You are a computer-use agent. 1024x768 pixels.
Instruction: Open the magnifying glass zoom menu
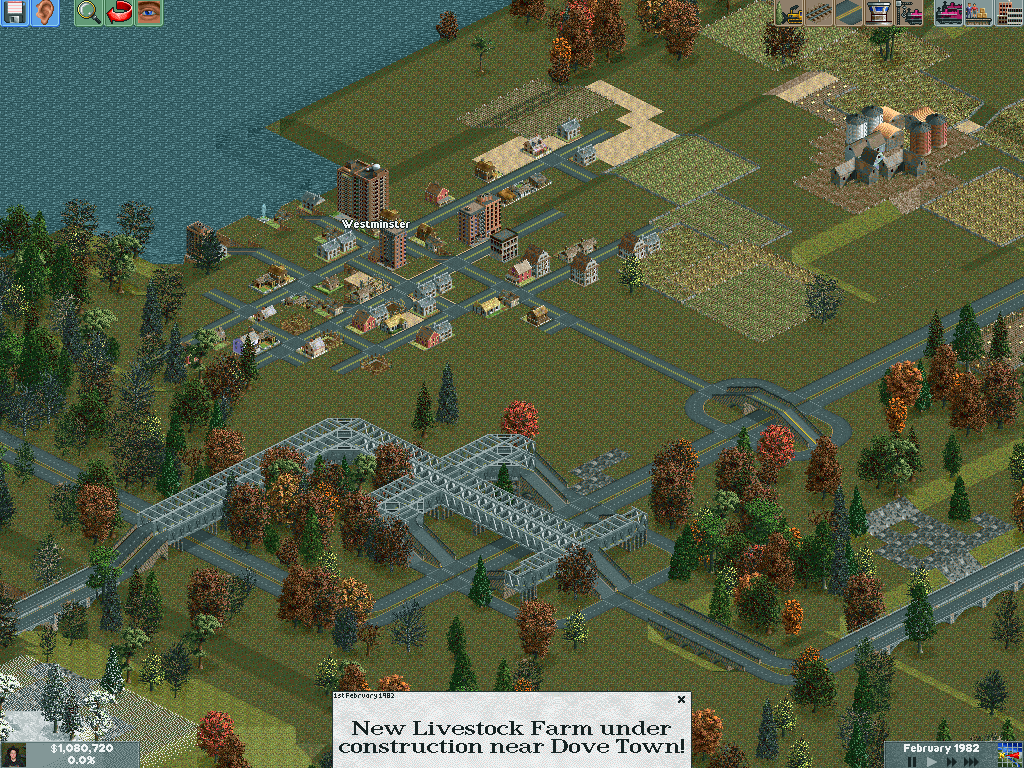point(89,13)
